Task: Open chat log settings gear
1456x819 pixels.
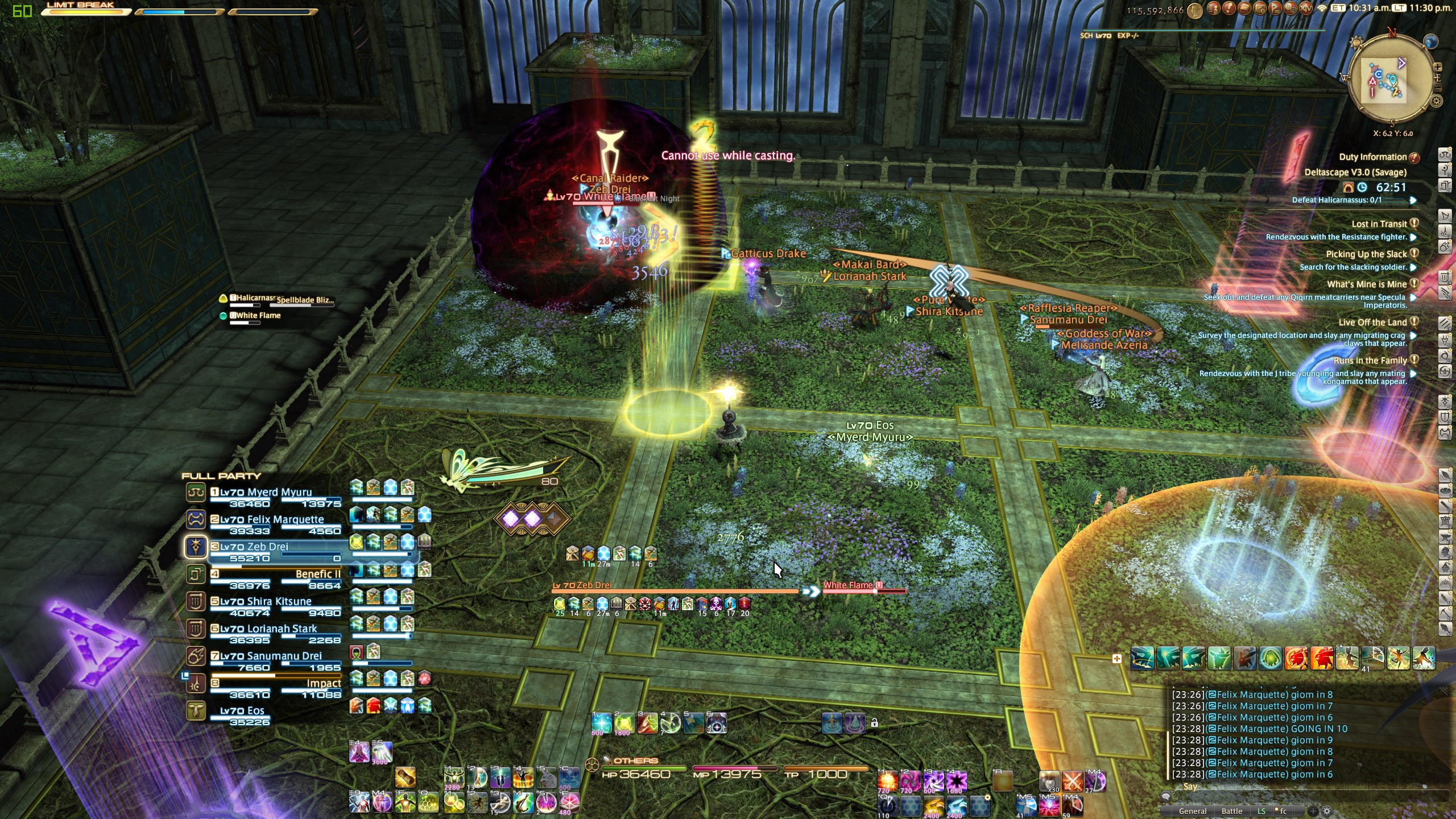Action: click(1327, 811)
